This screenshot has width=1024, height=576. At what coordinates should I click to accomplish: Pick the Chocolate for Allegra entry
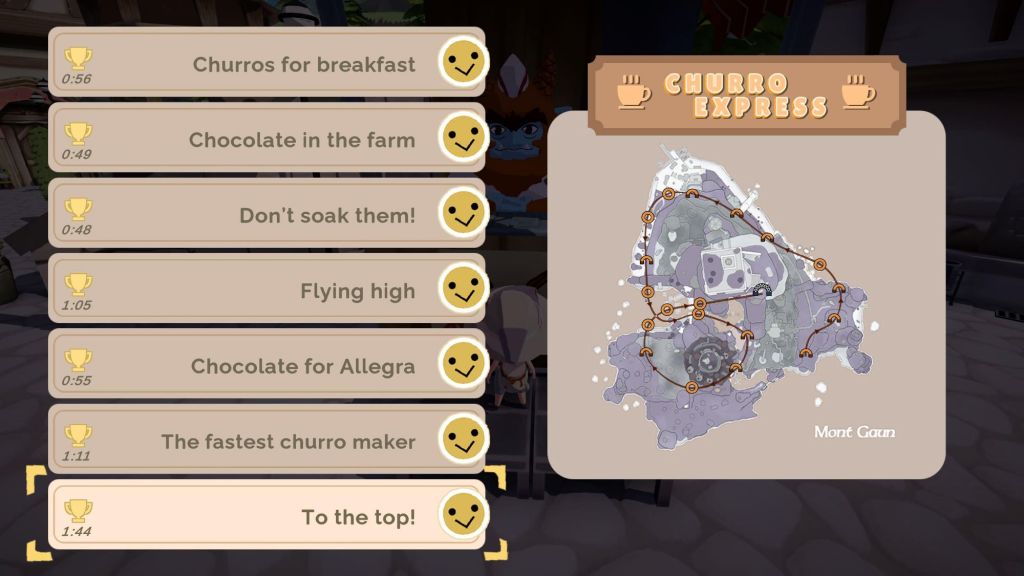[x=266, y=365]
